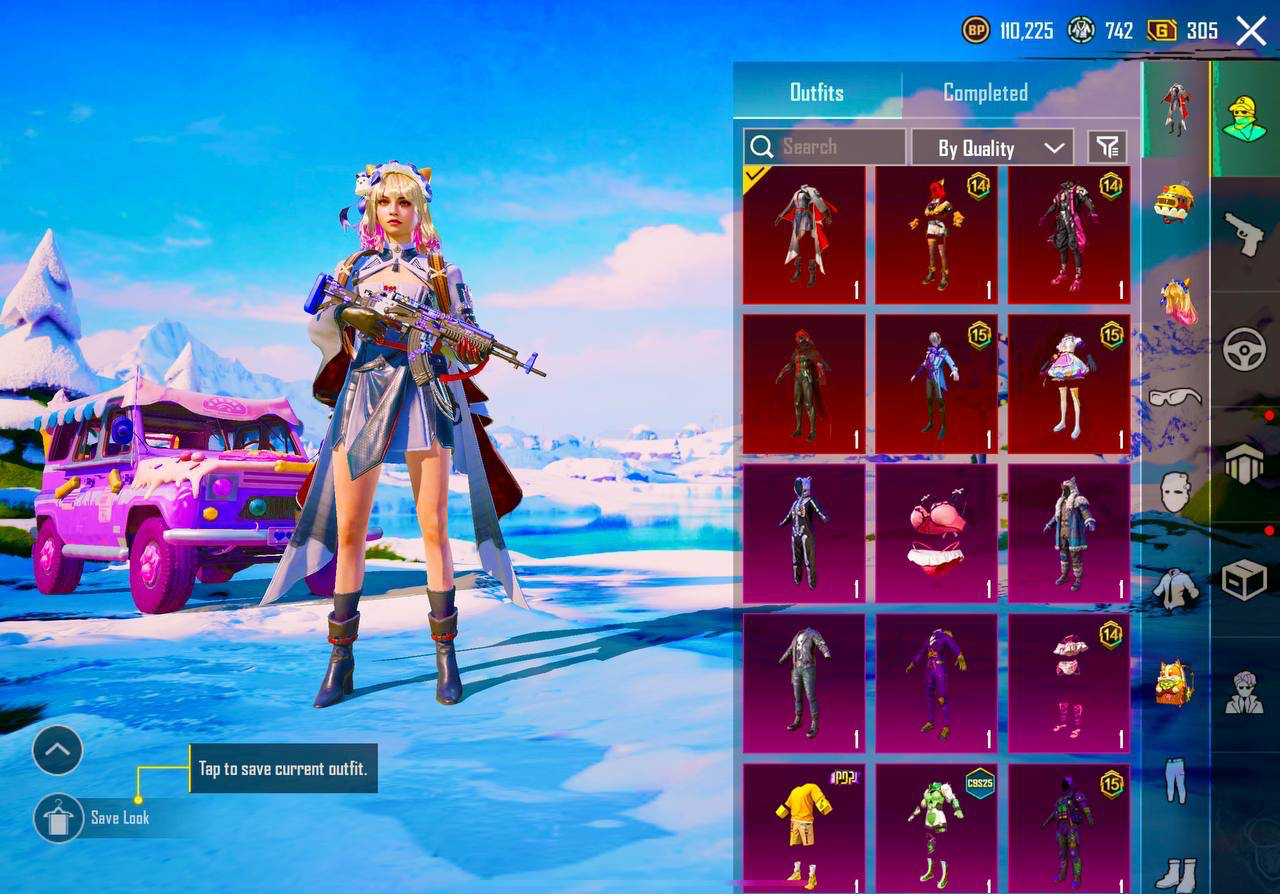
Task: Collapse the arrow panel above Save Look
Action: click(x=57, y=750)
